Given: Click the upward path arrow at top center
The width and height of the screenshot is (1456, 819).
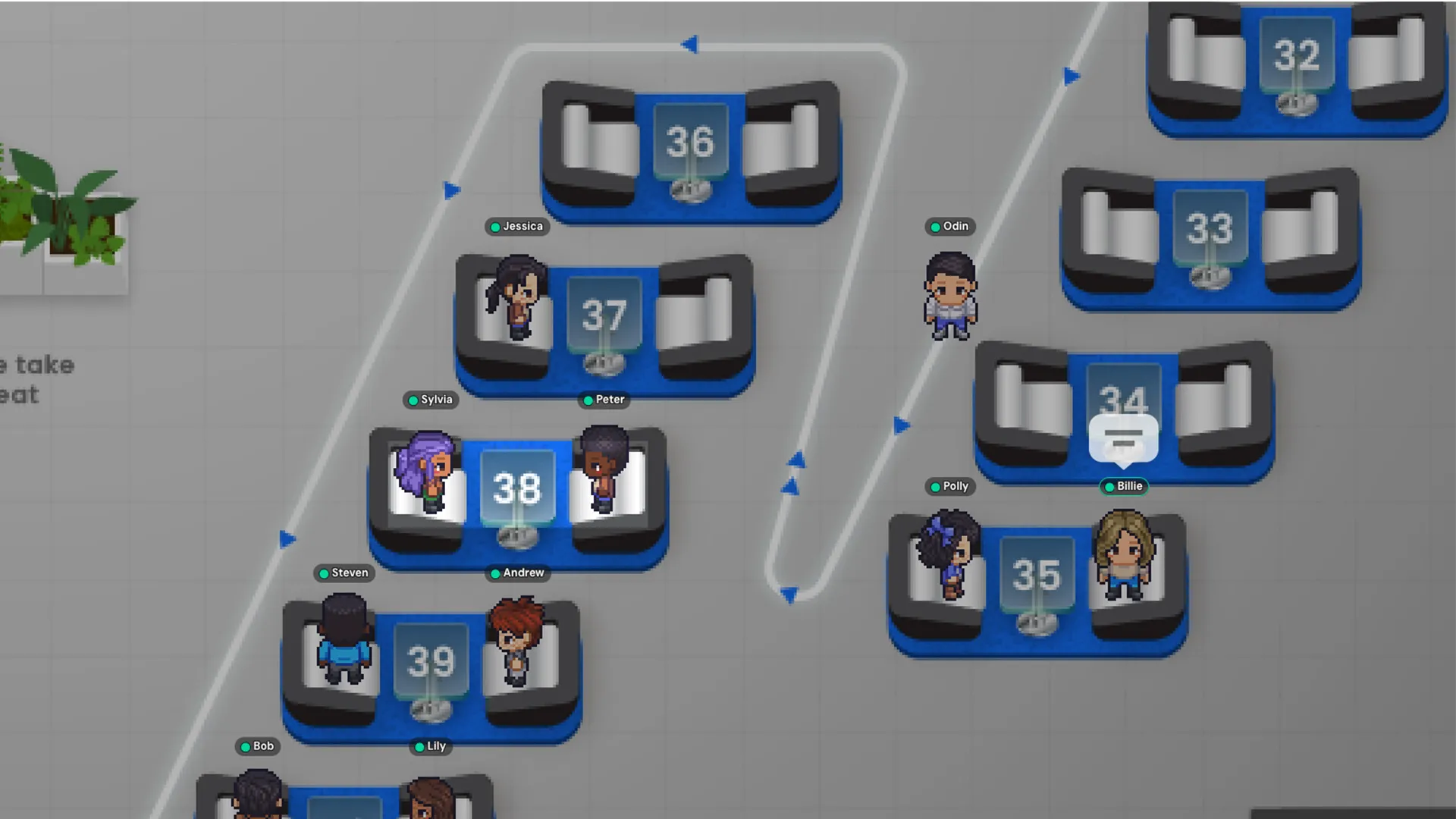Looking at the screenshot, I should tap(690, 45).
